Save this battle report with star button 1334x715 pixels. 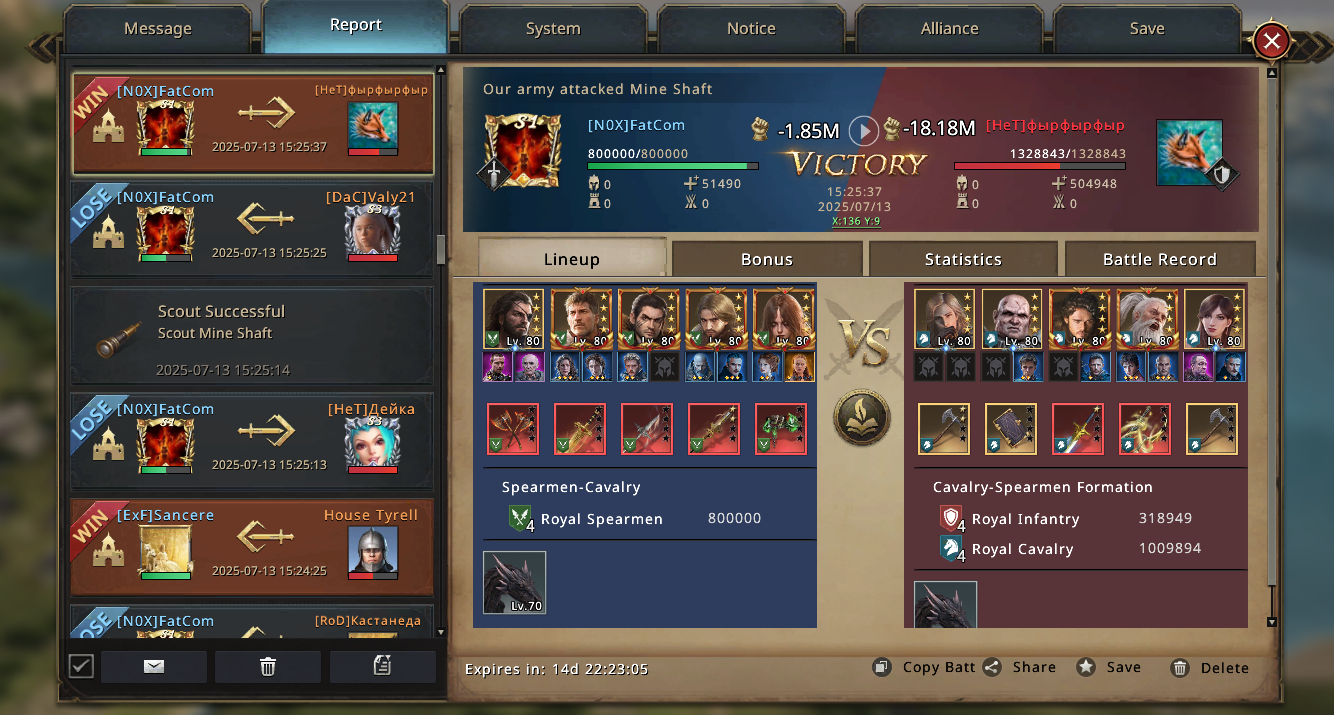[1110, 667]
